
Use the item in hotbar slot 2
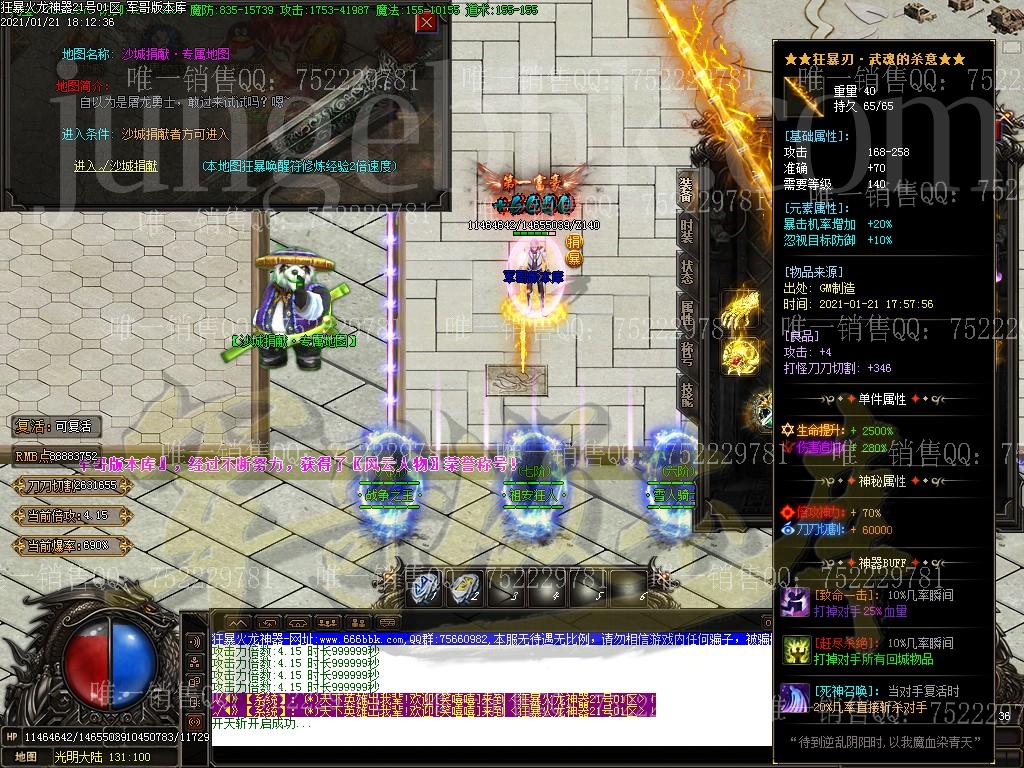pos(464,588)
